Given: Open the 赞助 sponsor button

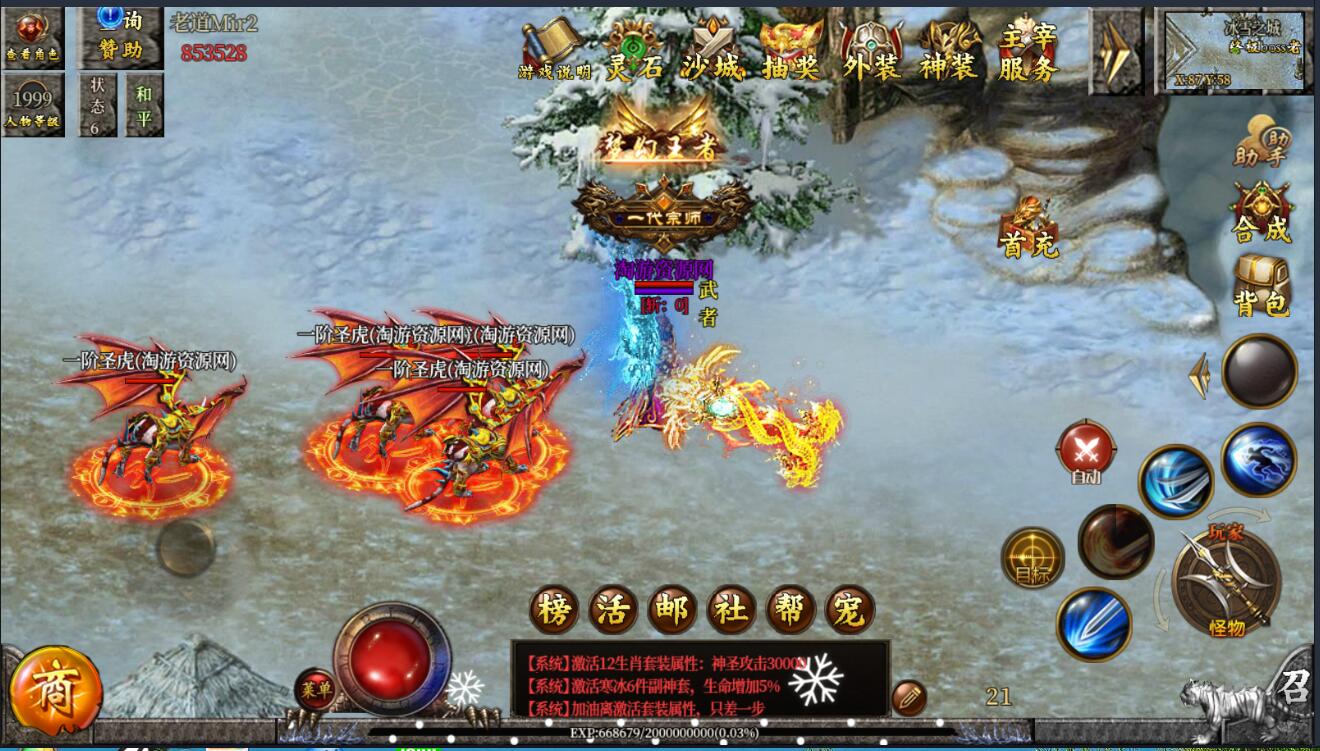Looking at the screenshot, I should 120,36.
